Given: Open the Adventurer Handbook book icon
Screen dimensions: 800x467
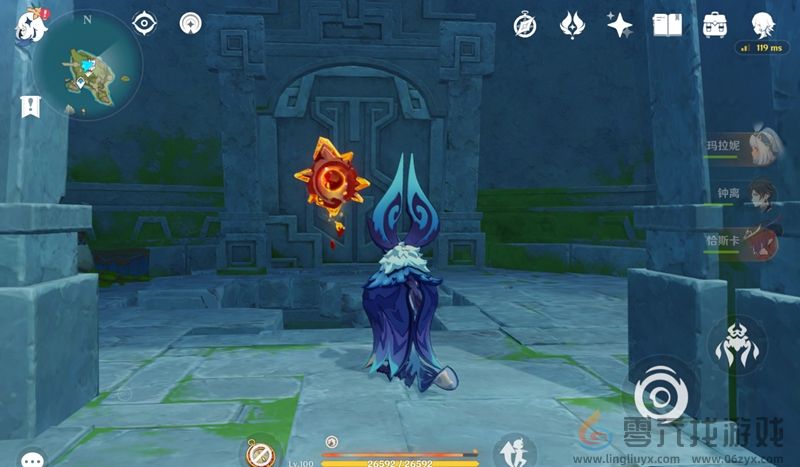Looking at the screenshot, I should (x=666, y=25).
